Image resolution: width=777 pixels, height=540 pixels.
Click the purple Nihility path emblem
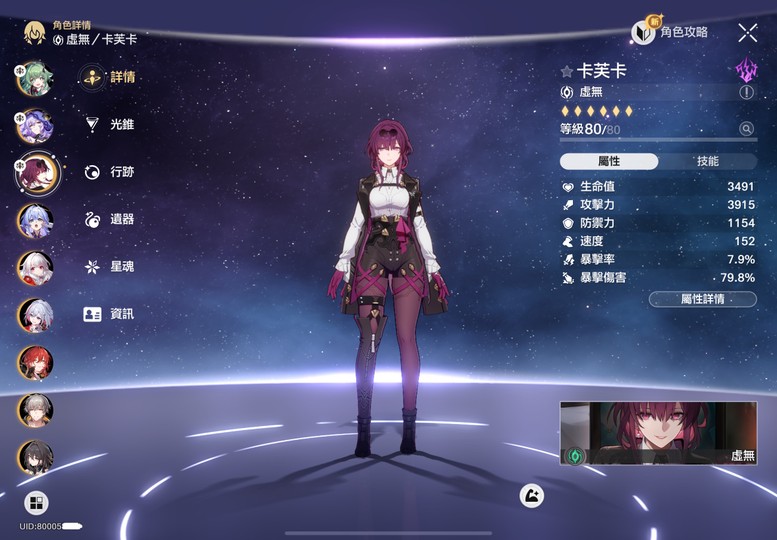[x=746, y=69]
